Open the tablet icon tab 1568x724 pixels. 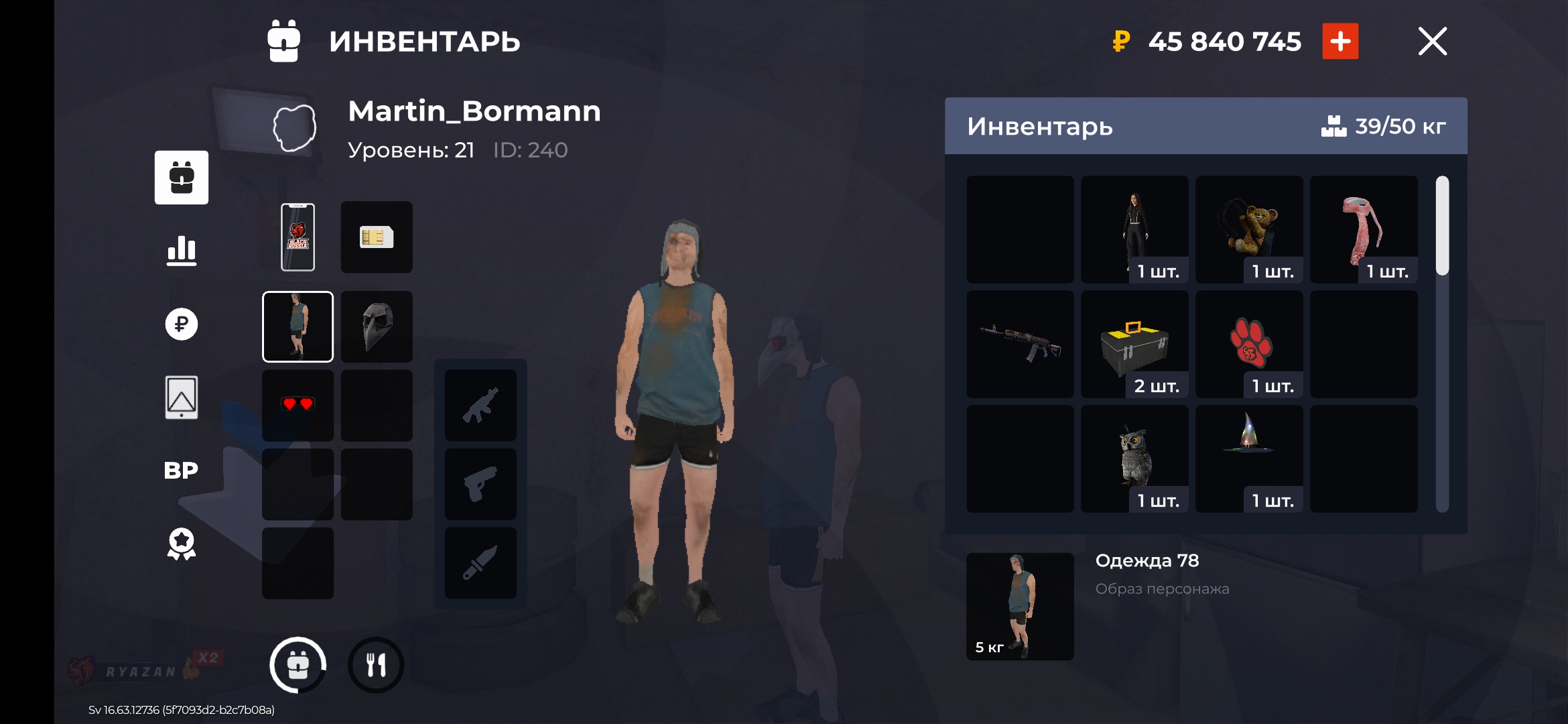(x=182, y=398)
